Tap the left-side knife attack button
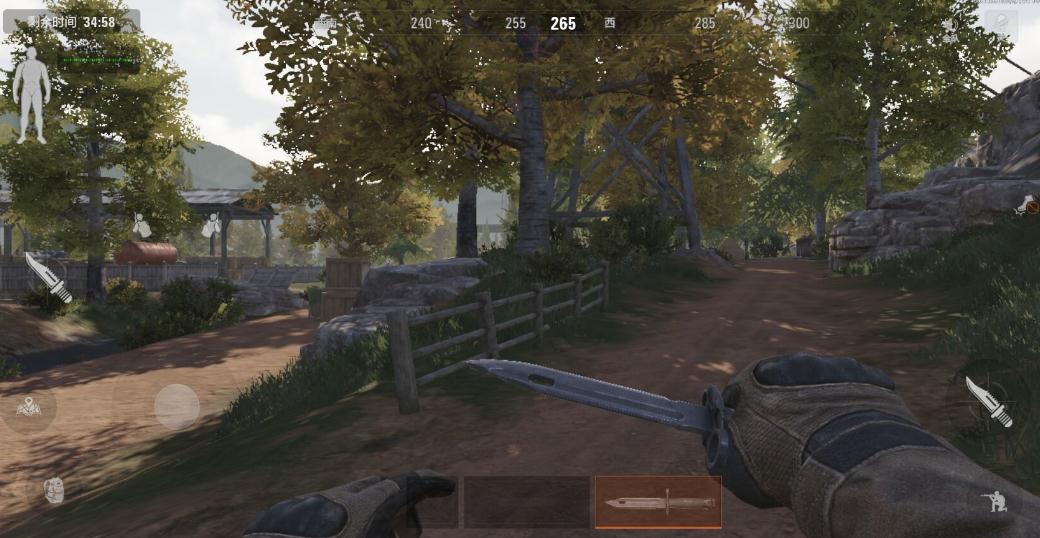 coord(47,277)
